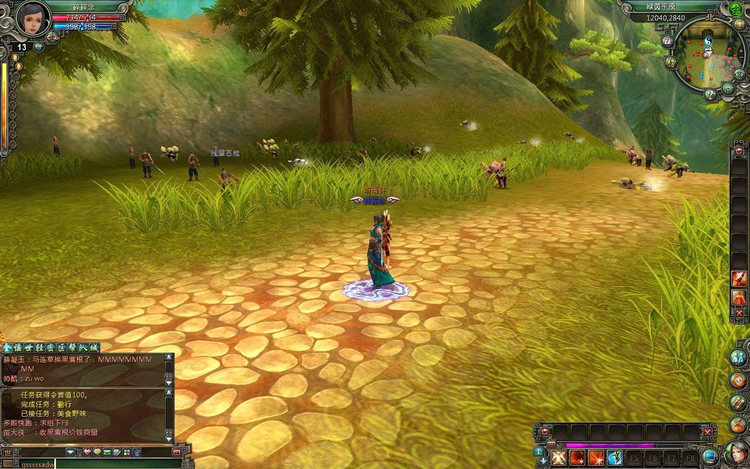Click the red button right of chat toolbar
The width and height of the screenshot is (750, 469).
177,452
